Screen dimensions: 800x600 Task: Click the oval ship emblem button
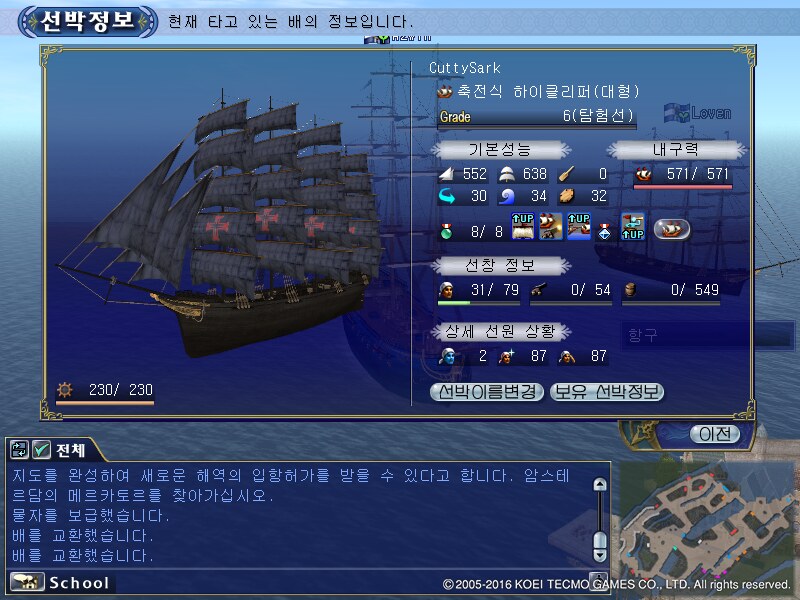(672, 228)
